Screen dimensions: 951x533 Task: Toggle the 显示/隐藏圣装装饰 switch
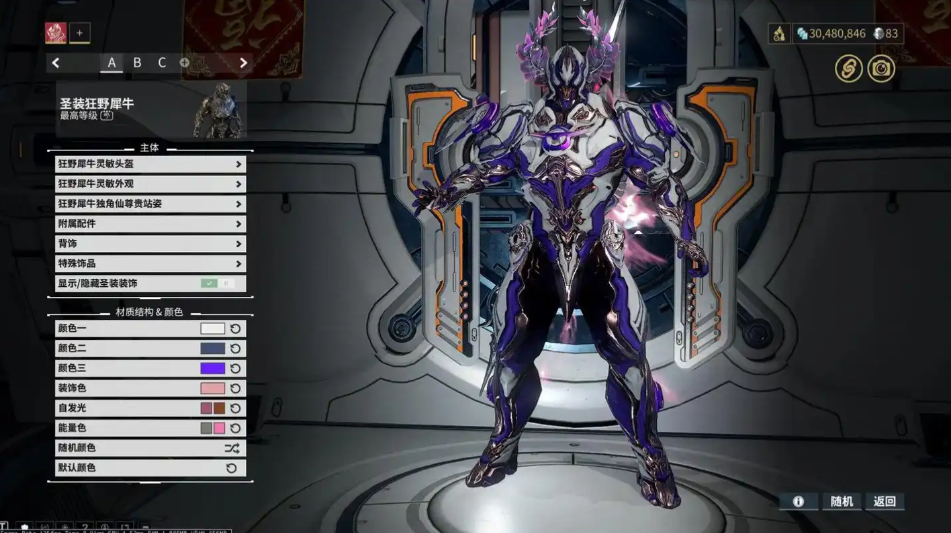(217, 284)
